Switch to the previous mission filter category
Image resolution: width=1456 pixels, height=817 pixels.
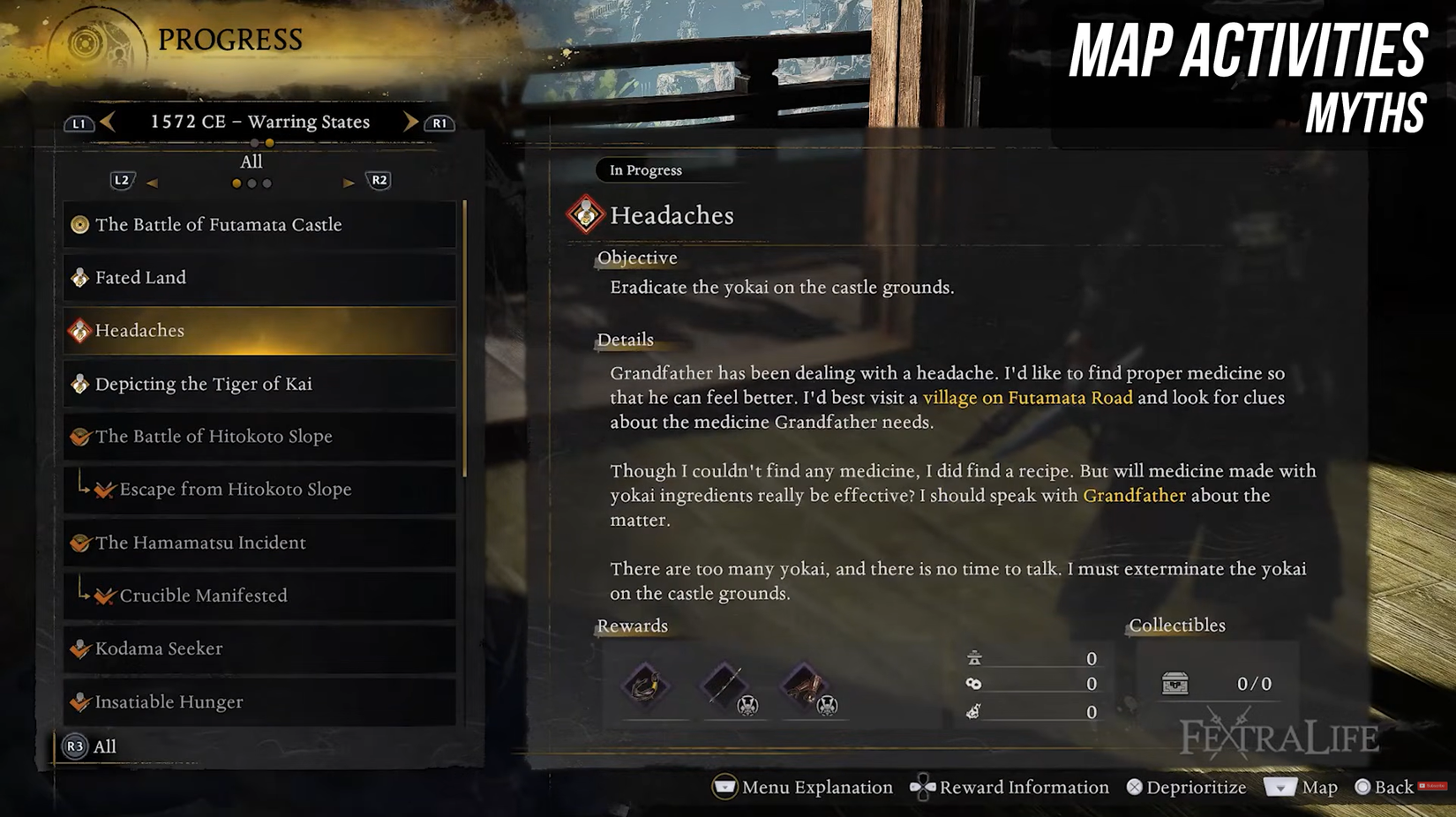[x=152, y=183]
